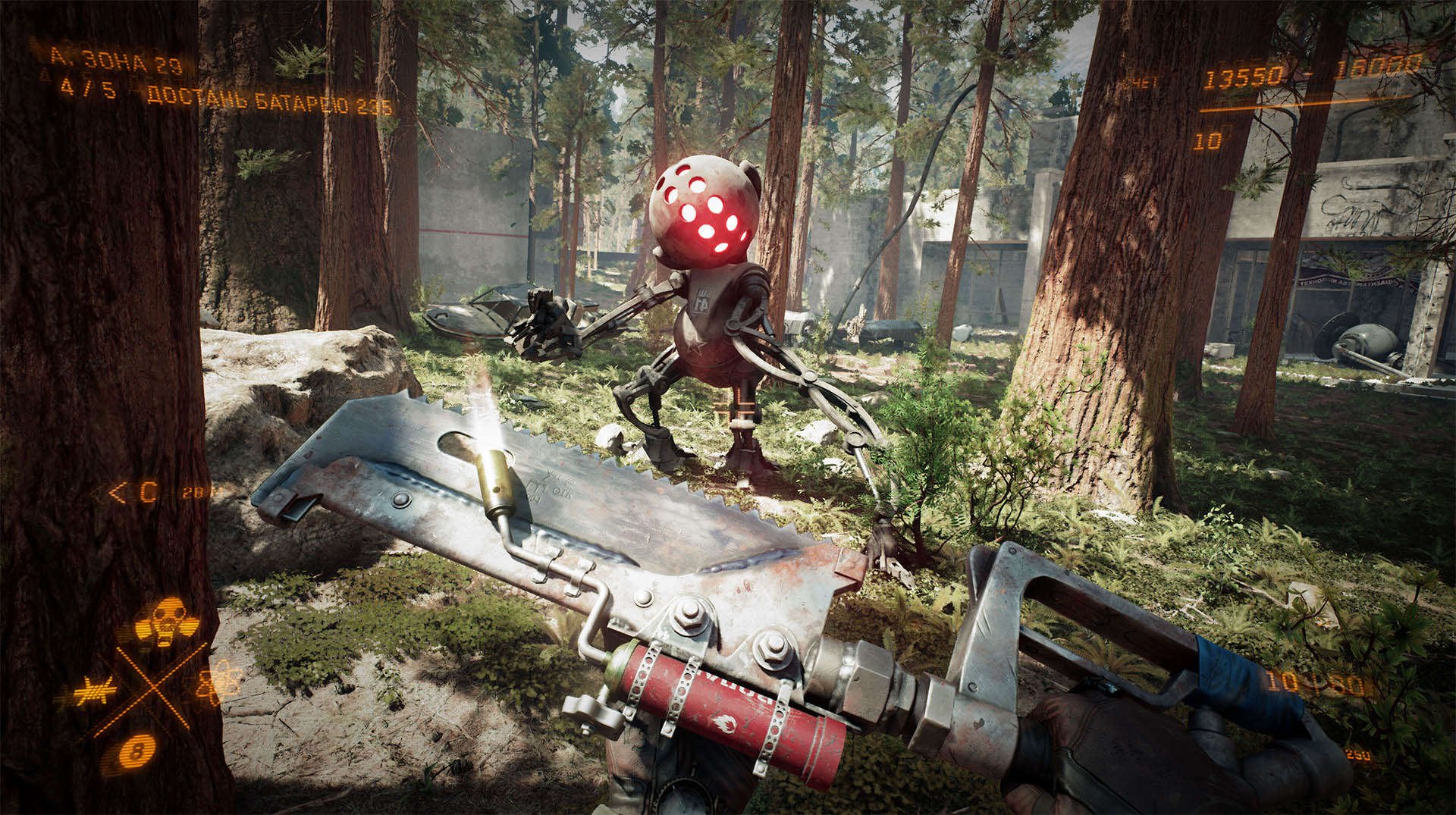Click the radiation hazard HUD icon
Image resolution: width=1456 pixels, height=815 pixels.
click(x=166, y=621)
